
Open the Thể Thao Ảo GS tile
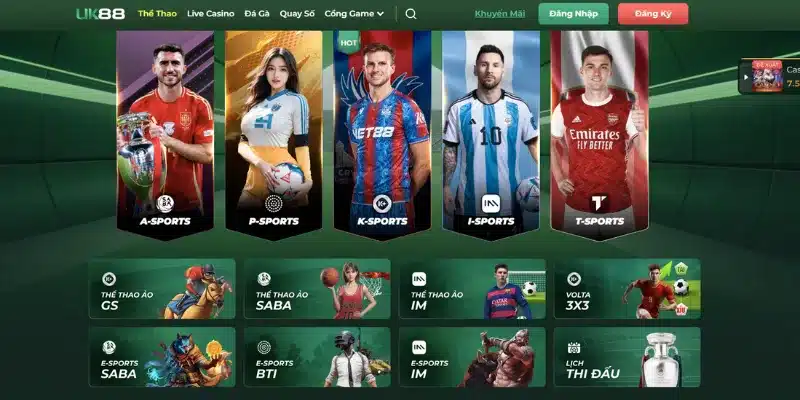pos(162,289)
